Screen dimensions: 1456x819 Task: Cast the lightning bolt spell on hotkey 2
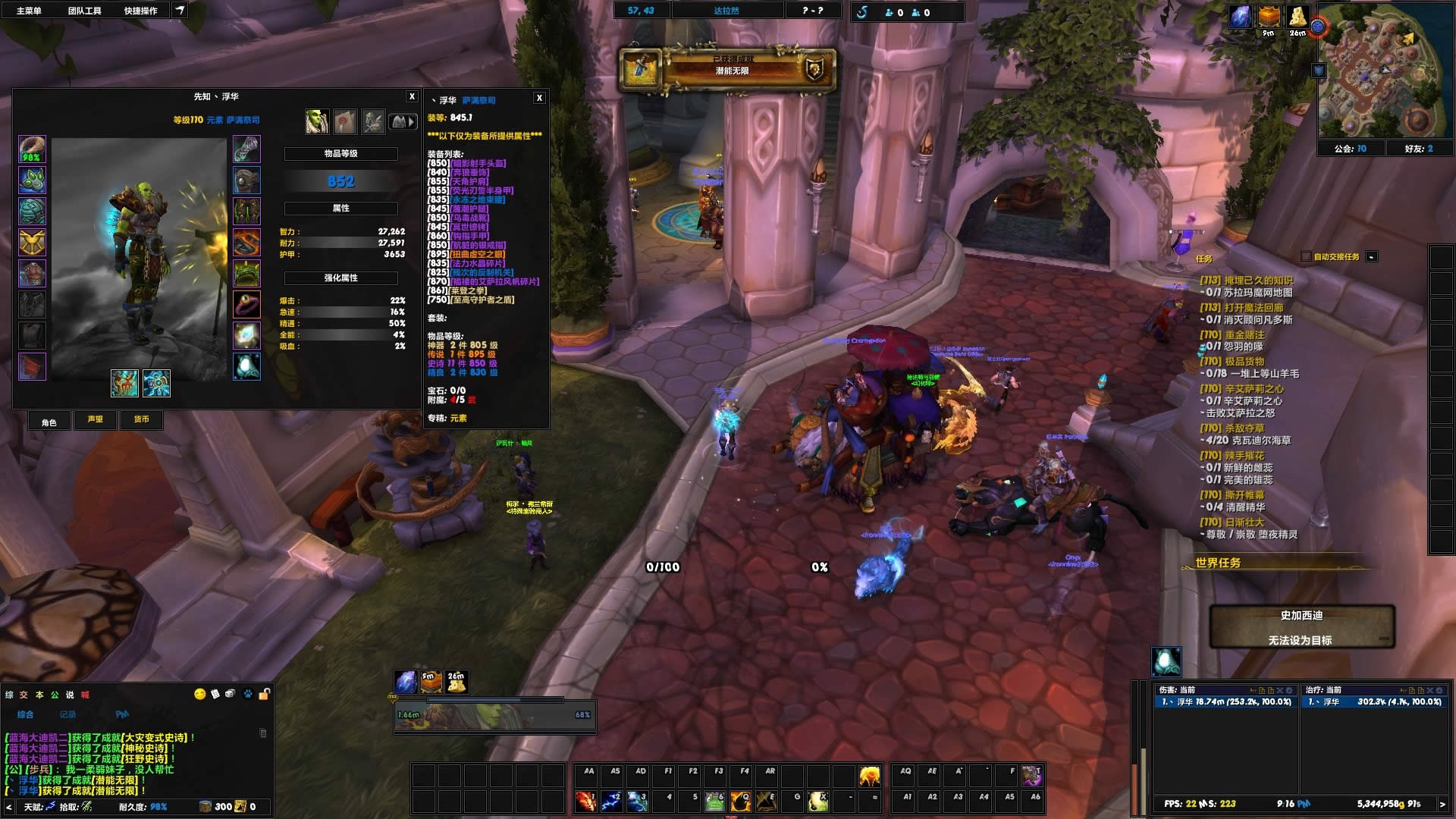[612, 801]
